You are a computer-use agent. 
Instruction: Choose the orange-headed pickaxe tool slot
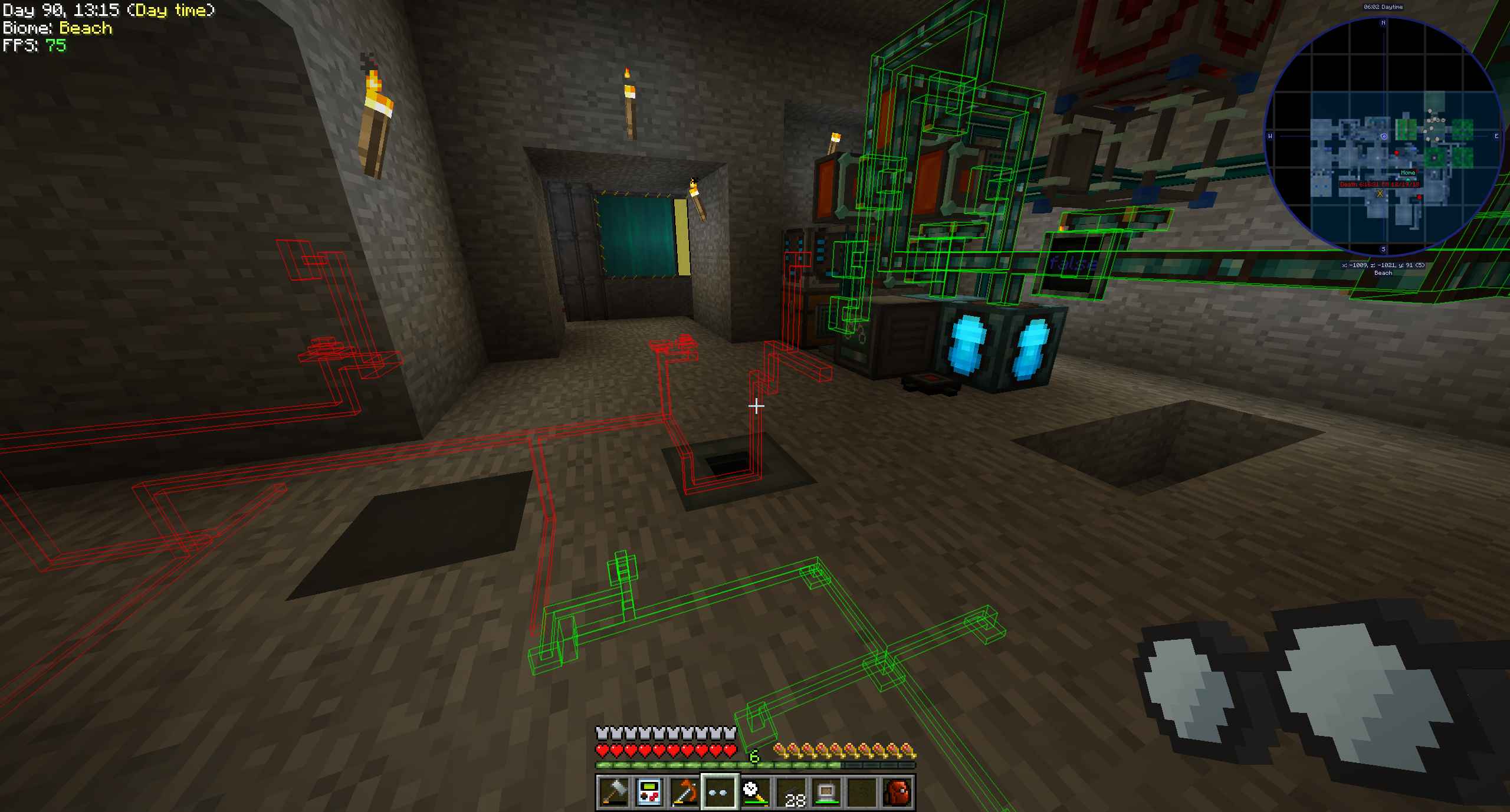coord(685,792)
